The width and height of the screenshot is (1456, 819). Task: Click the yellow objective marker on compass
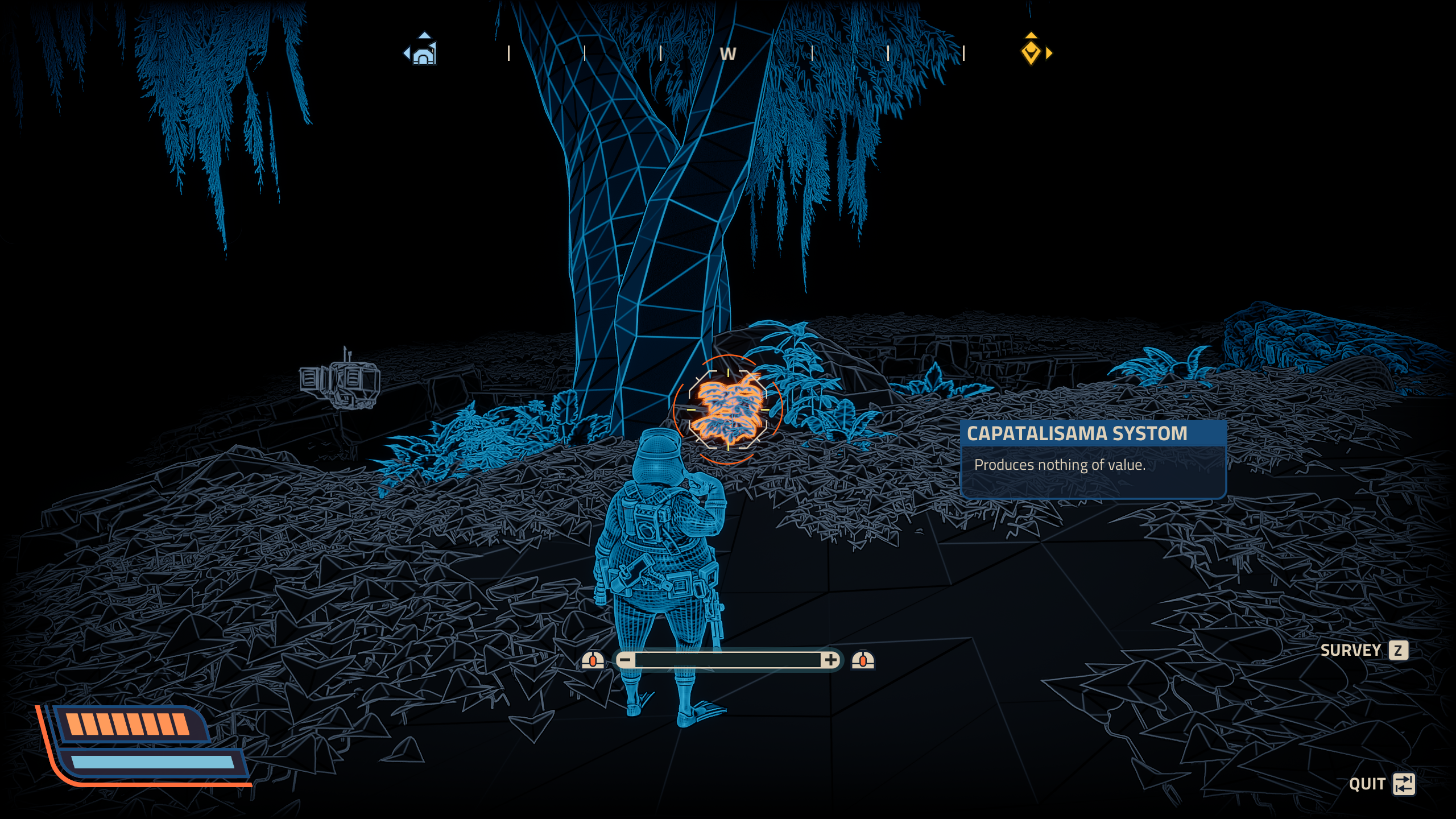coord(1031,53)
